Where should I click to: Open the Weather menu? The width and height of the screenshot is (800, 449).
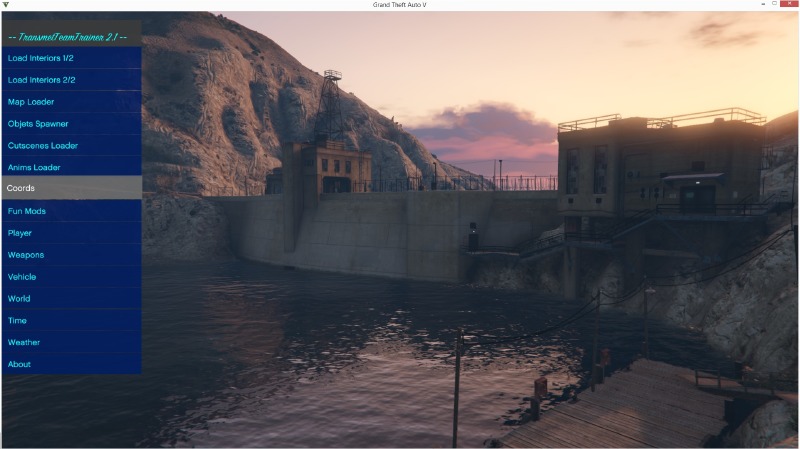pyautogui.click(x=70, y=343)
